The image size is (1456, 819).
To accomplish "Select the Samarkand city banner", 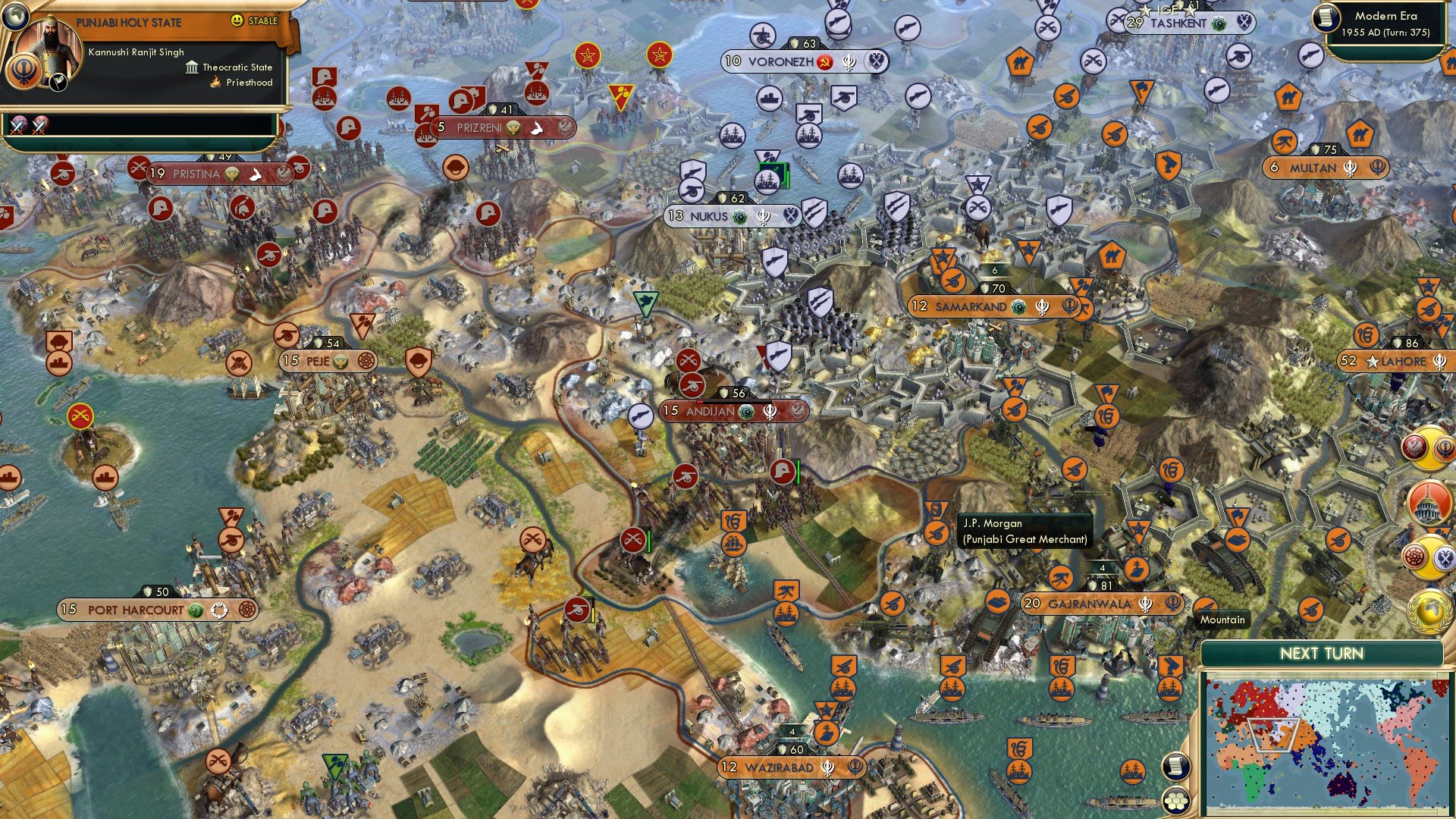I will [x=974, y=307].
